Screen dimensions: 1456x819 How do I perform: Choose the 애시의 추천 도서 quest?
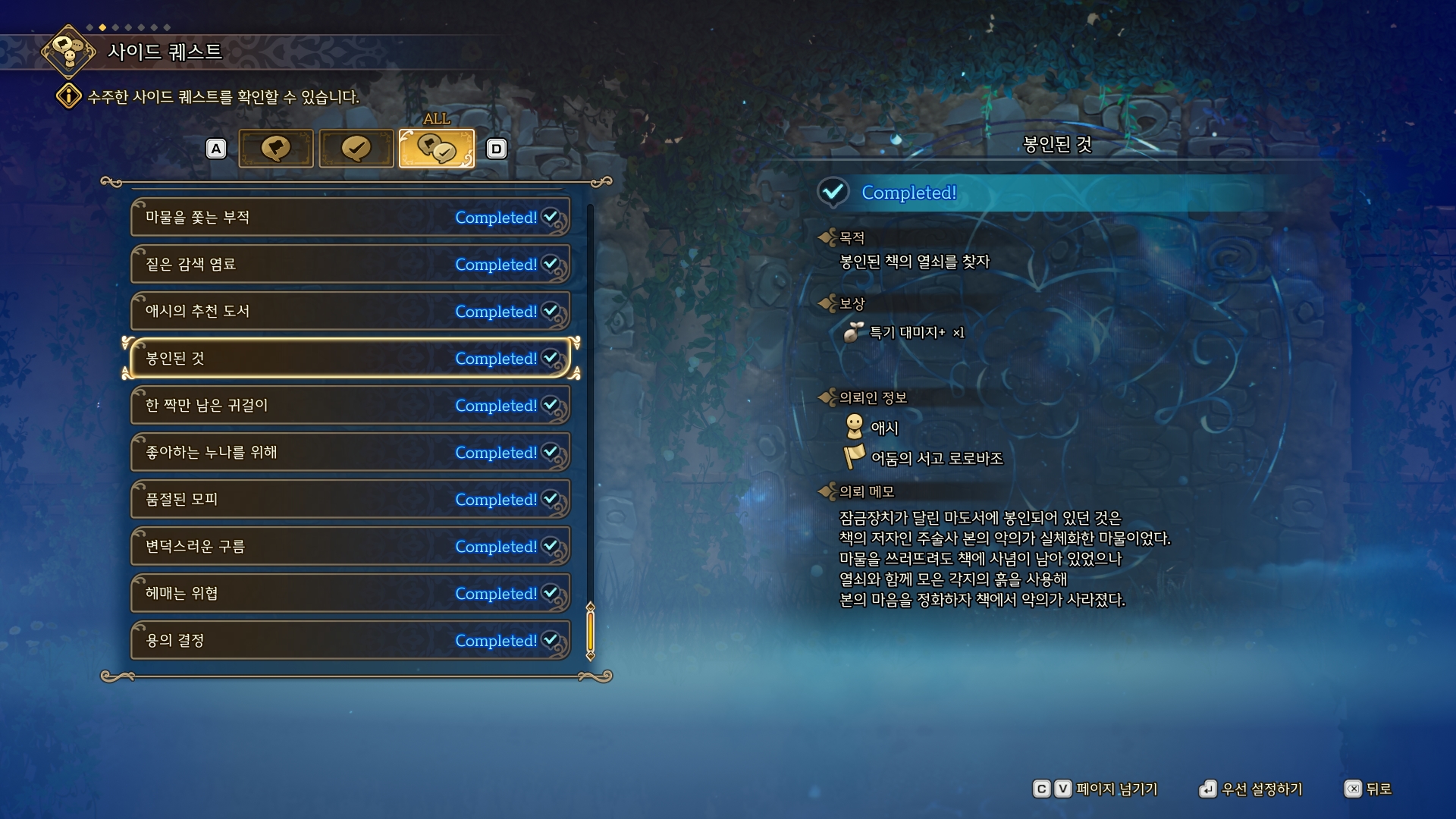[x=350, y=312]
